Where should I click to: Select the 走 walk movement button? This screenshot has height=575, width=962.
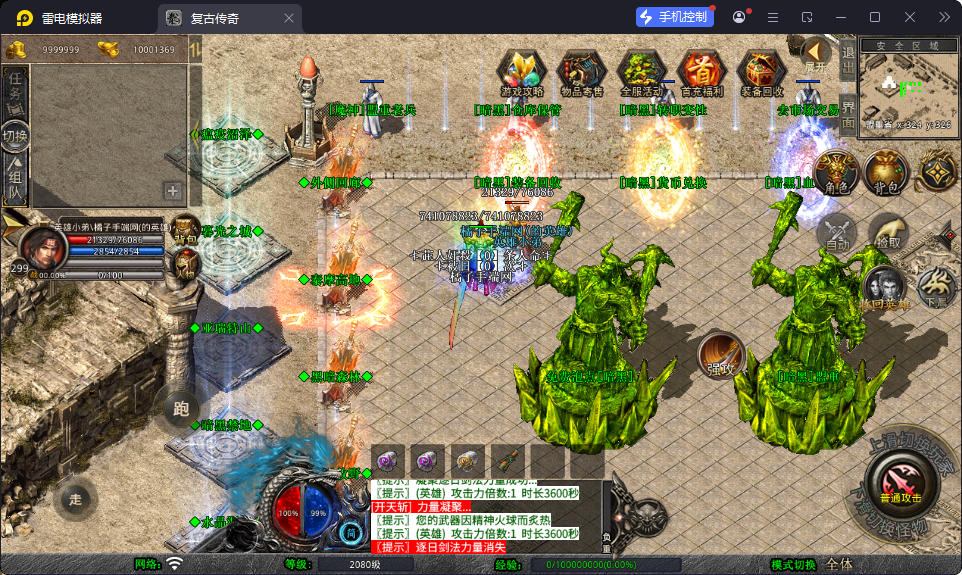tap(76, 497)
